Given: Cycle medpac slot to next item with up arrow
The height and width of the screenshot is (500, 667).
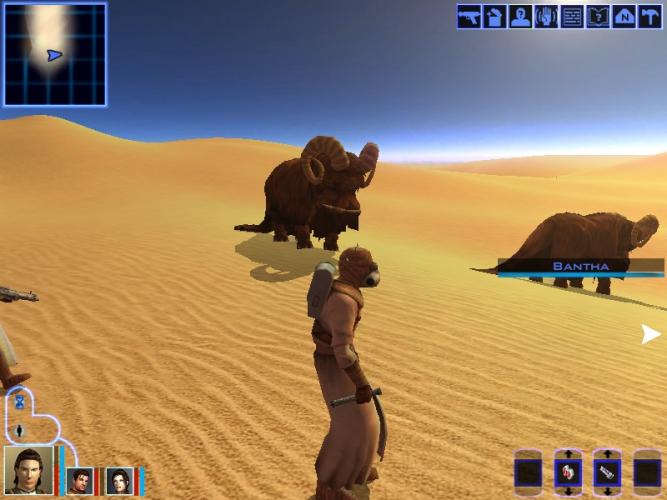Looking at the screenshot, I should [x=568, y=454].
